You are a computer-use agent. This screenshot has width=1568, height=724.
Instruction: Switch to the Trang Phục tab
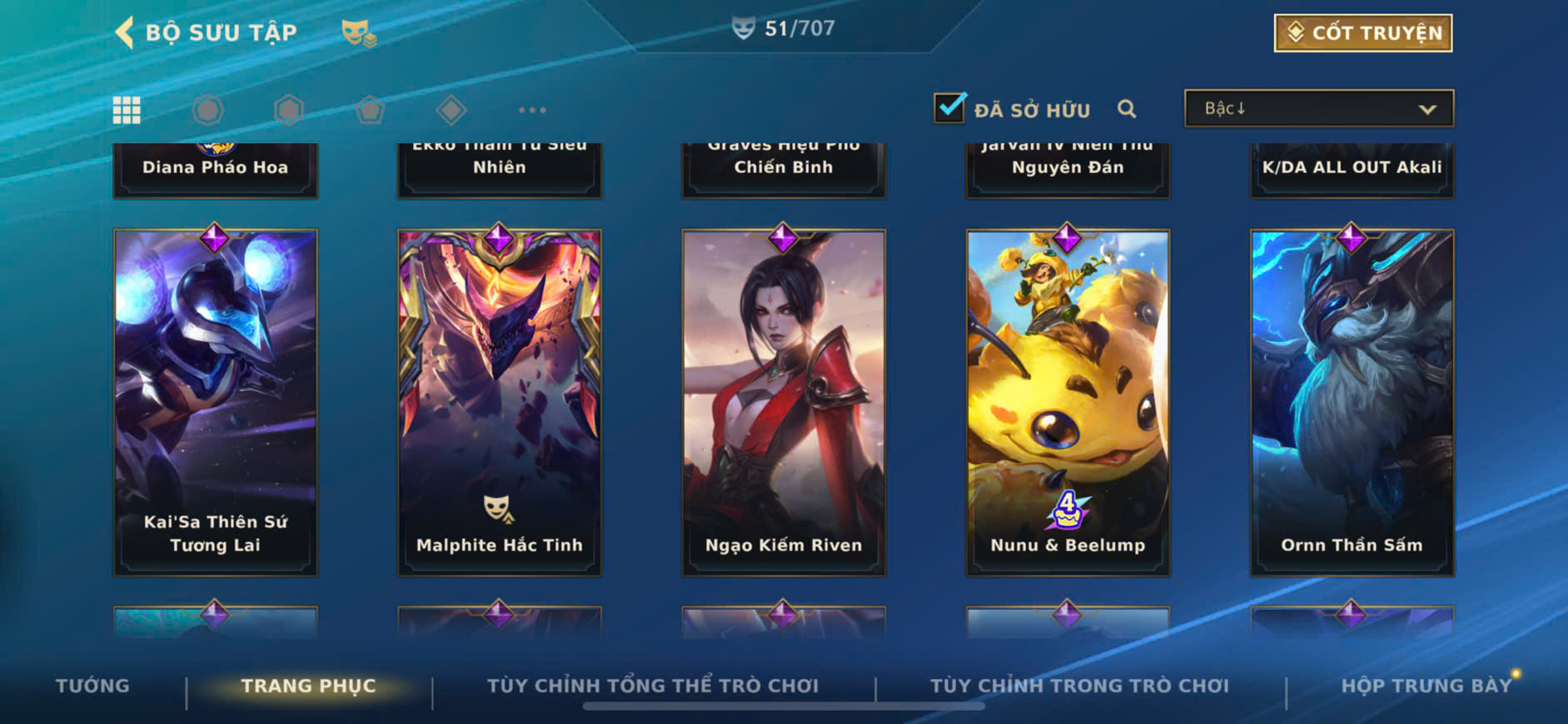tap(308, 686)
